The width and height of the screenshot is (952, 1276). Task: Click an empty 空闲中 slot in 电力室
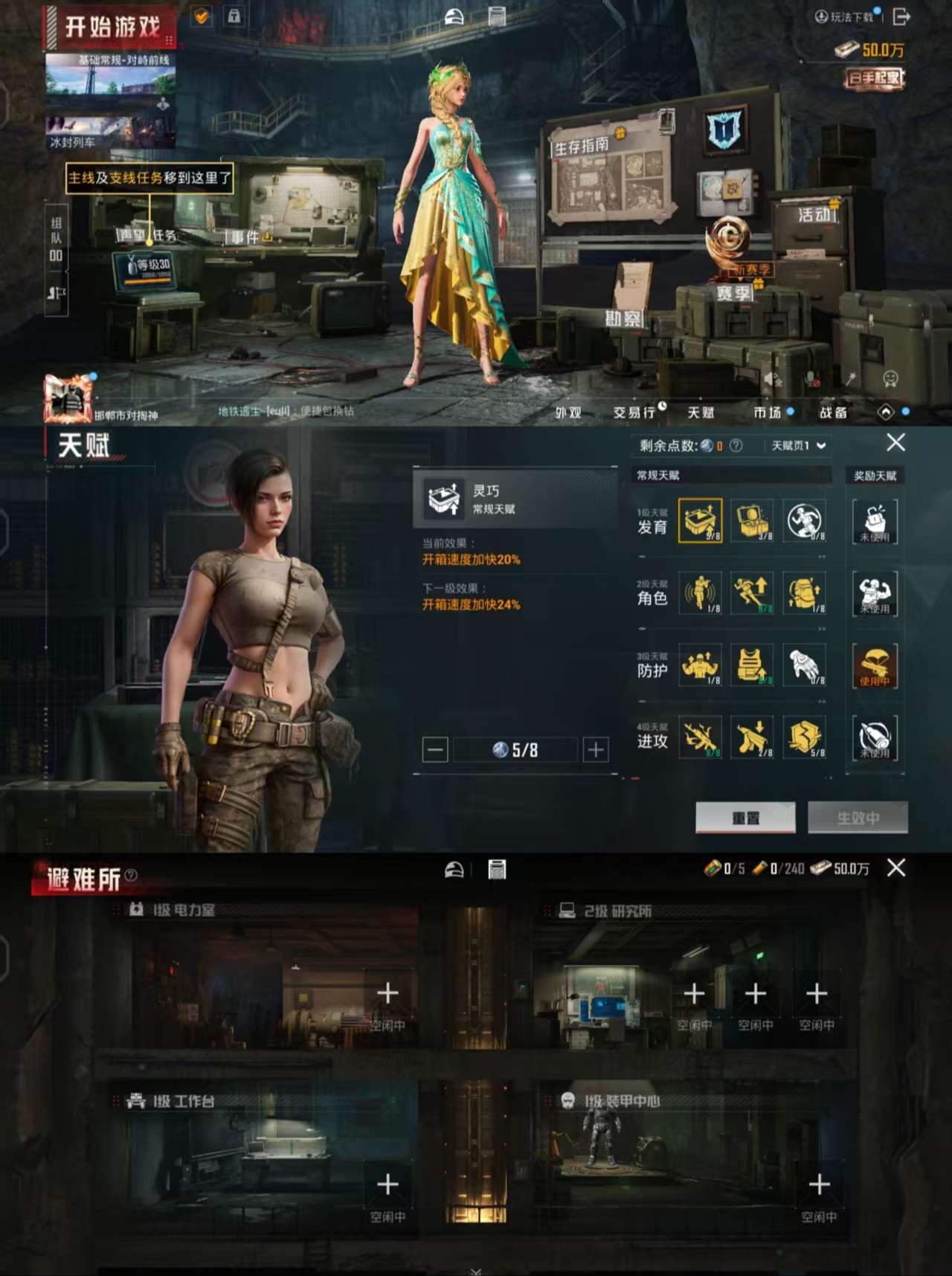pos(387,993)
